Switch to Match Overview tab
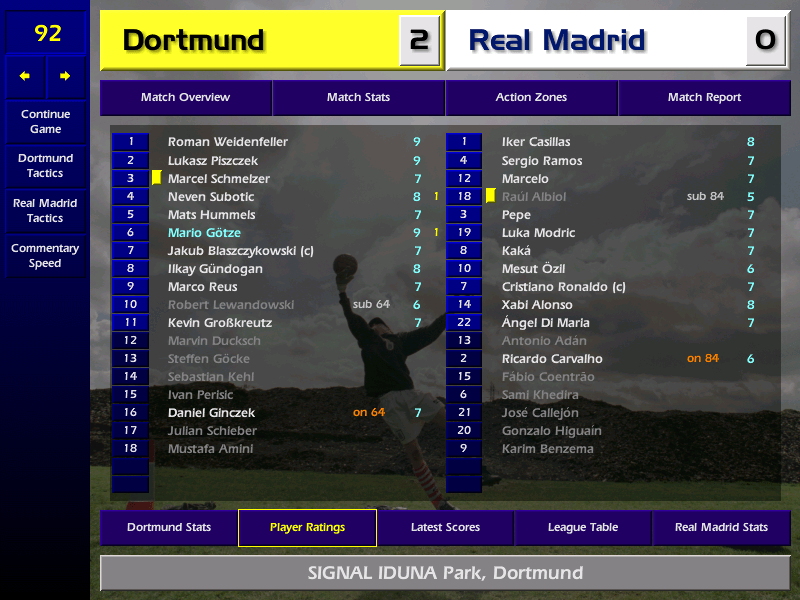This screenshot has width=800, height=600. [185, 98]
